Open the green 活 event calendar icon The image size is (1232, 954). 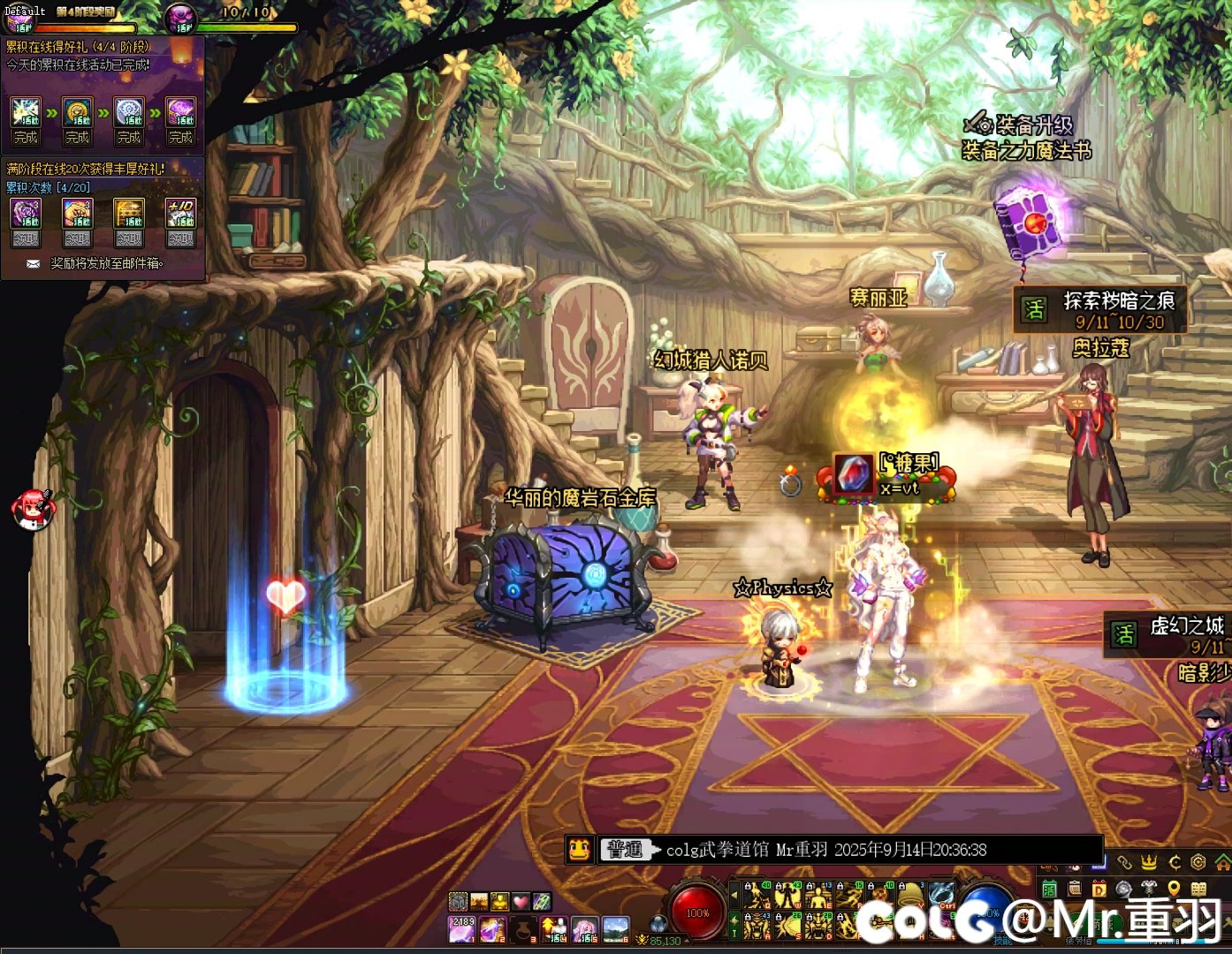click(x=1049, y=889)
